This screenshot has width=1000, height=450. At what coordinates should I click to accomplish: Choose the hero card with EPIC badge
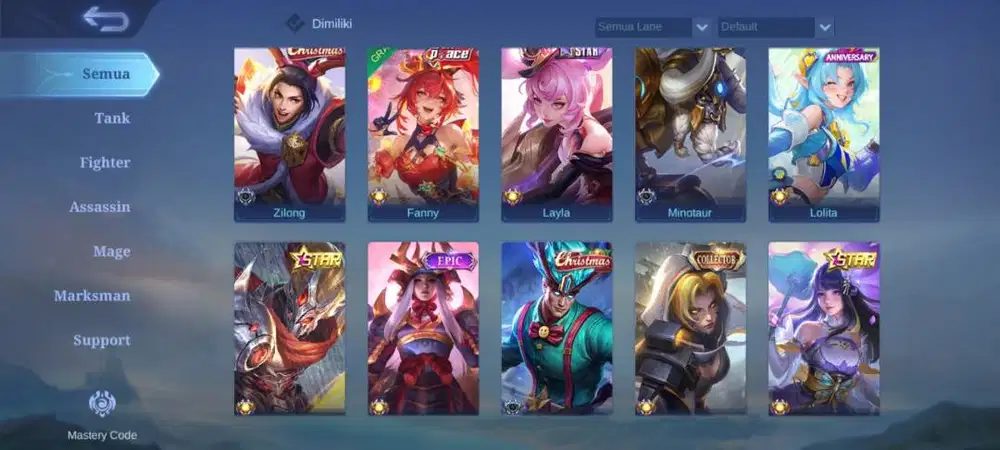point(423,328)
